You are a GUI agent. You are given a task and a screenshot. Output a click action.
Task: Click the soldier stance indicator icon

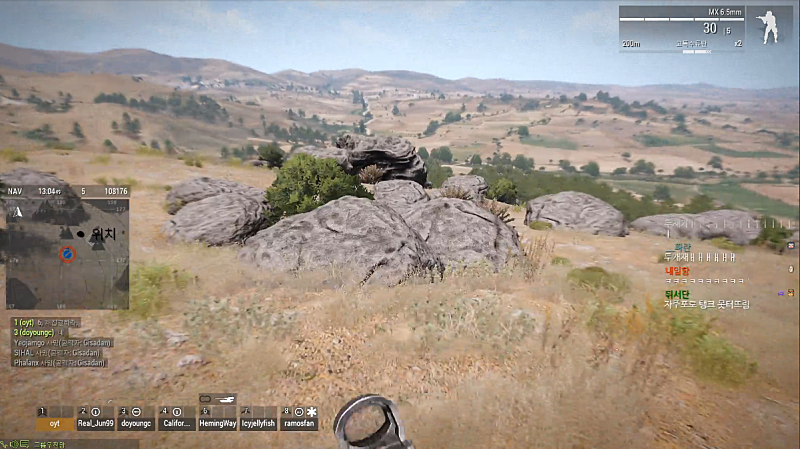click(x=771, y=26)
